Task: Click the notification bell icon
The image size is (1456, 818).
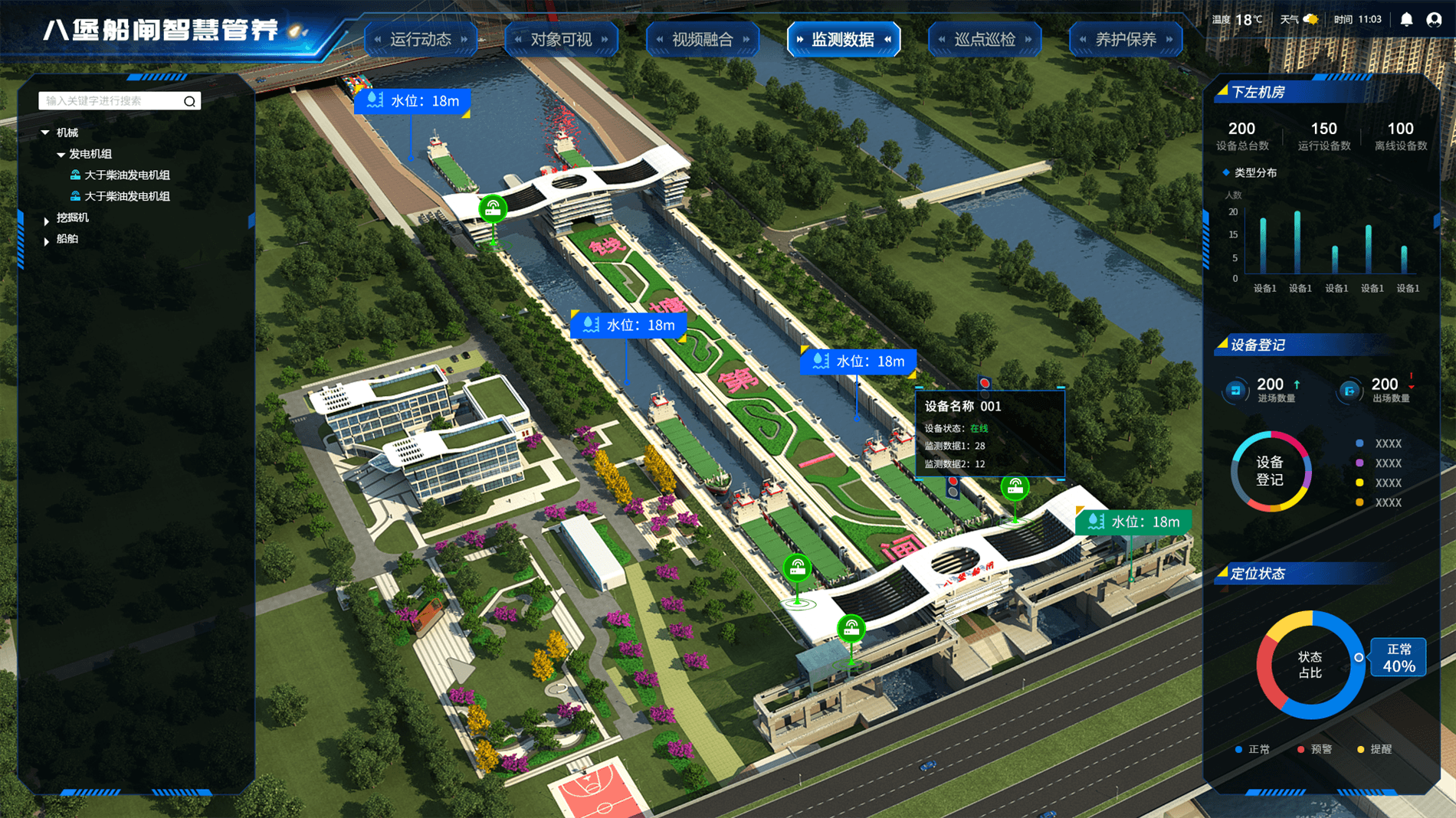Action: [x=1406, y=20]
